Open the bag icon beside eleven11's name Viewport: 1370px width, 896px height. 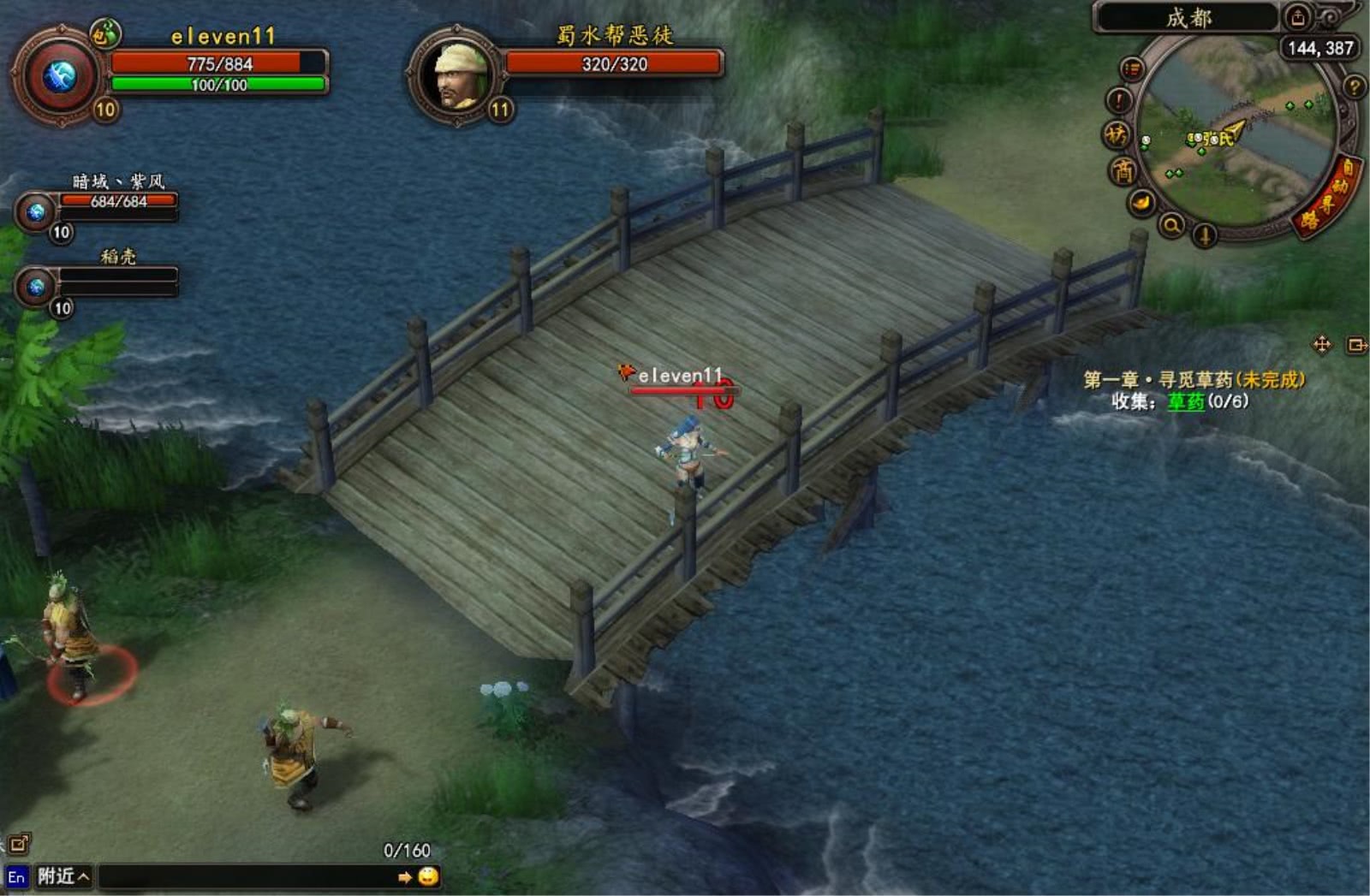point(104,34)
